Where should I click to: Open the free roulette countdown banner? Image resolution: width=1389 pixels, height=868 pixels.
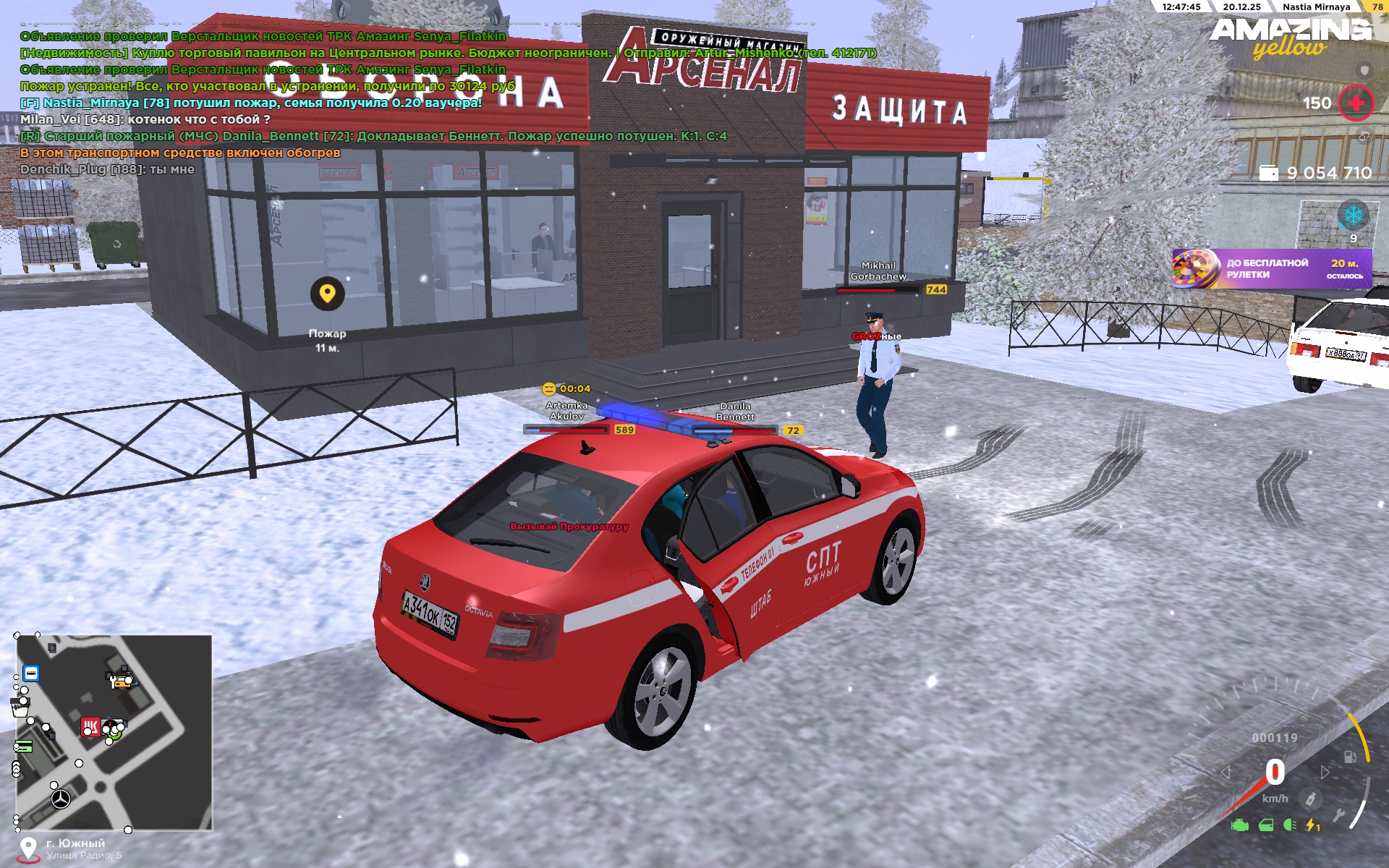coord(1271,268)
